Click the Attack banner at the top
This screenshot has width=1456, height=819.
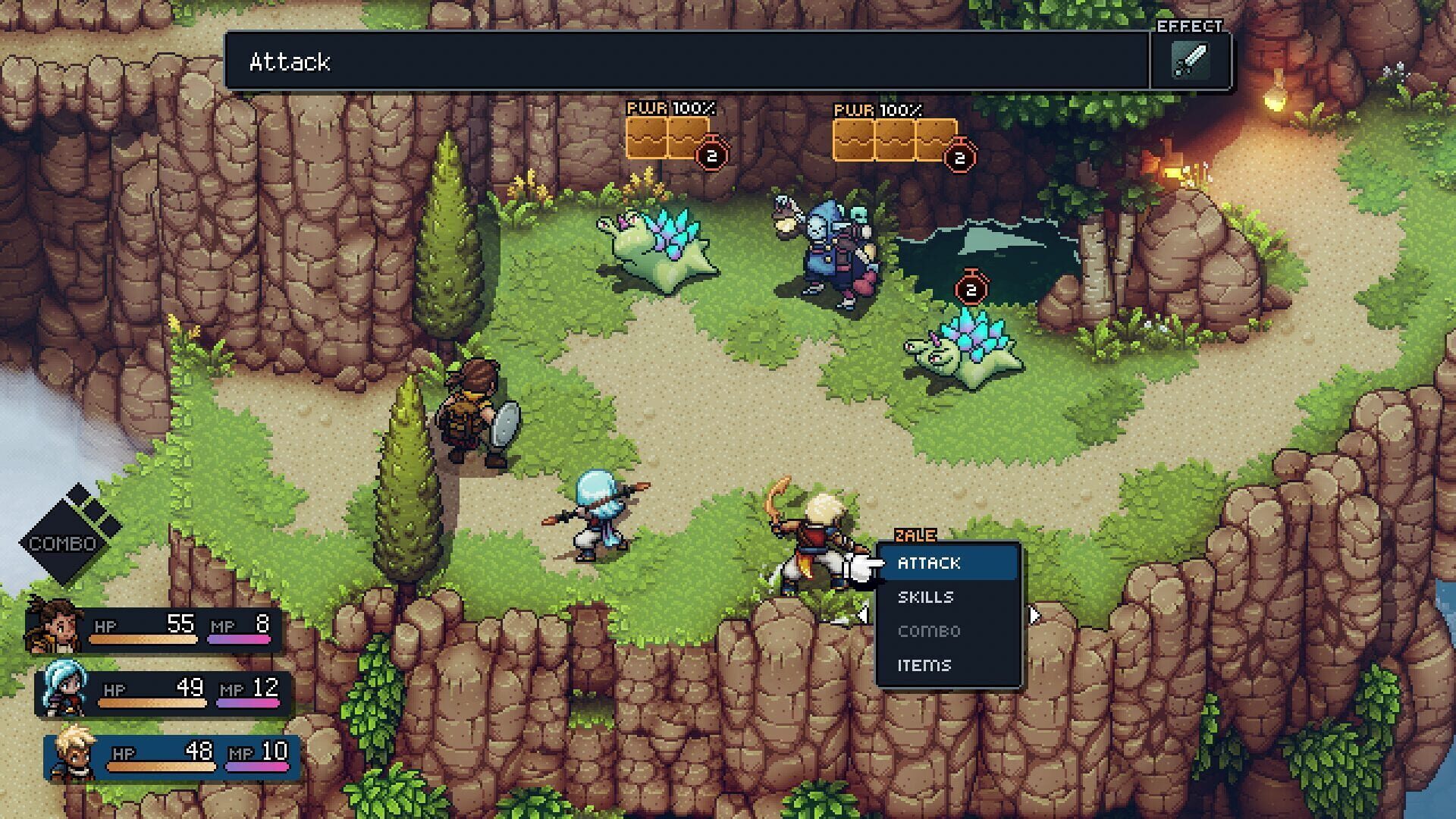point(290,62)
